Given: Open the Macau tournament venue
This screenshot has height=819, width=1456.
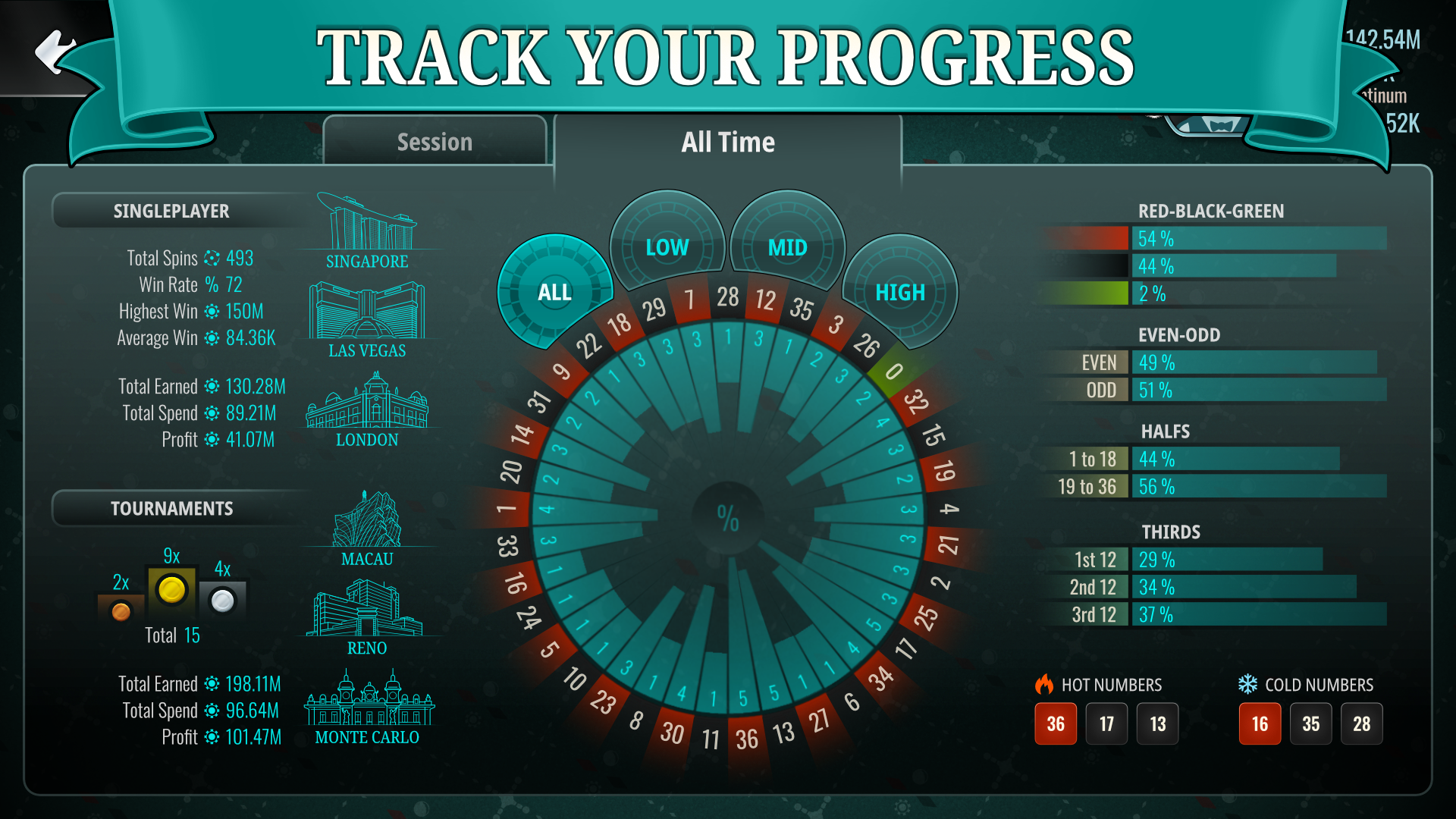Looking at the screenshot, I should pyautogui.click(x=367, y=529).
